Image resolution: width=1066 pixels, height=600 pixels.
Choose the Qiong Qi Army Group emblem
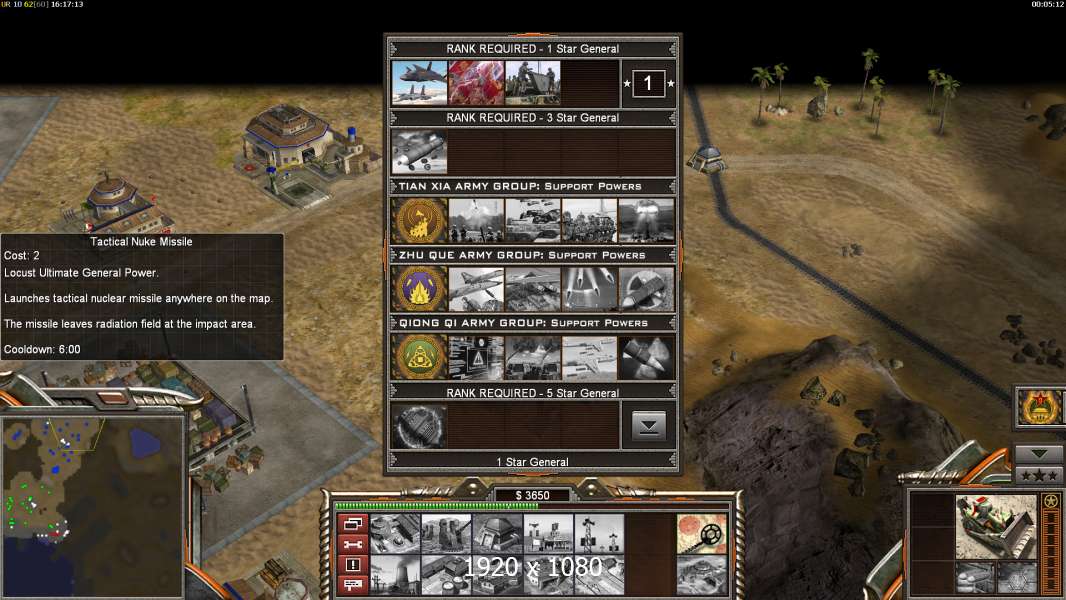[x=419, y=357]
